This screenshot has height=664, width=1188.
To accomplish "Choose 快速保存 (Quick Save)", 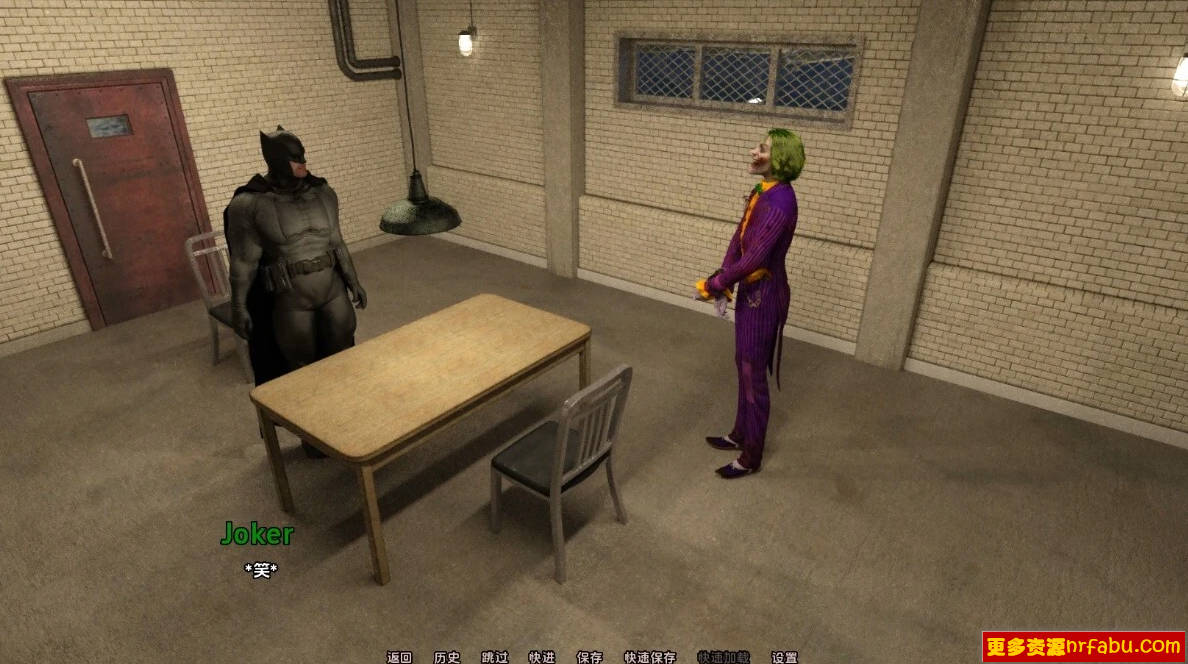I will click(650, 657).
